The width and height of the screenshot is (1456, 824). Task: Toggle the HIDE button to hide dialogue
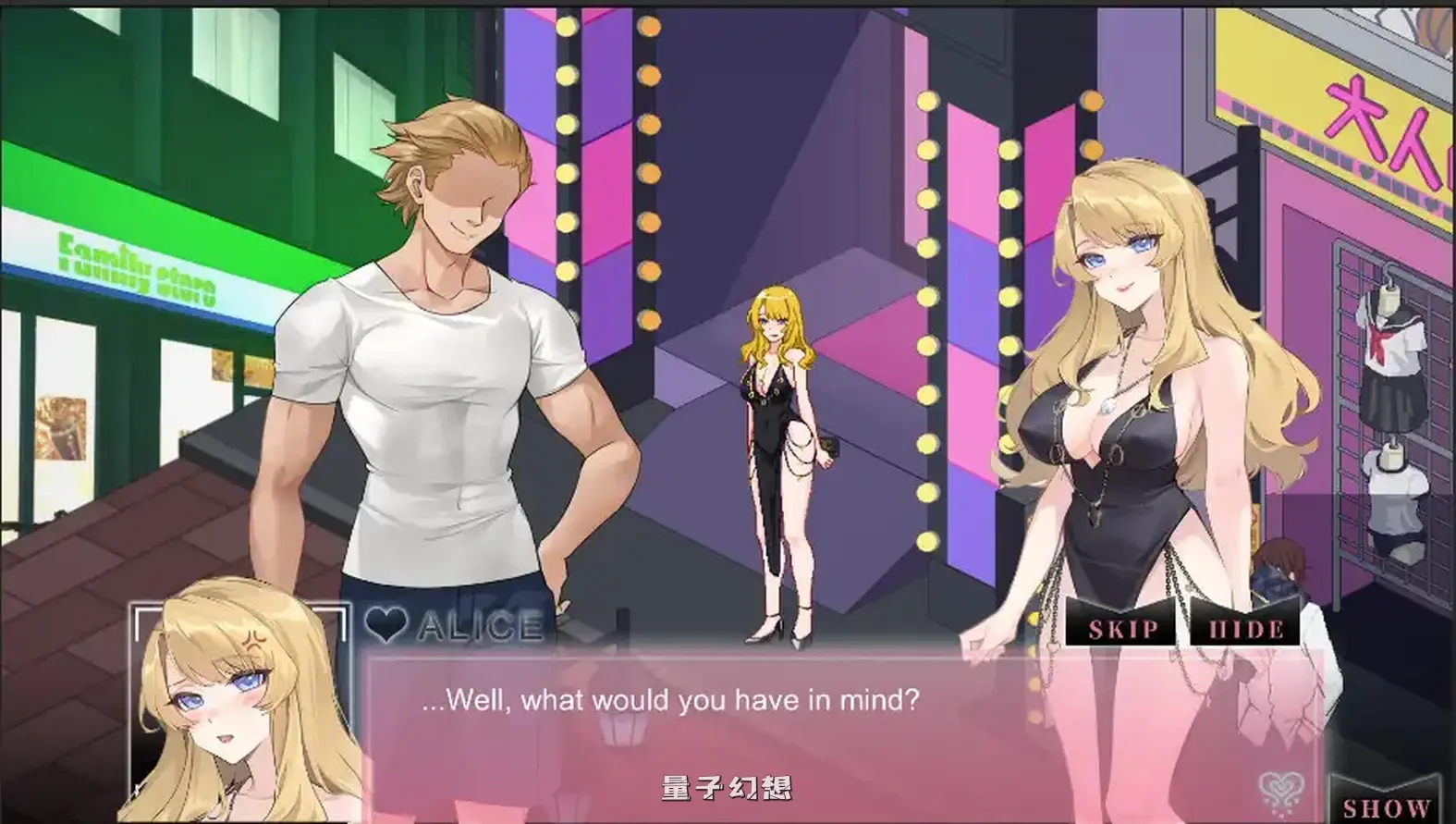coord(1244,630)
